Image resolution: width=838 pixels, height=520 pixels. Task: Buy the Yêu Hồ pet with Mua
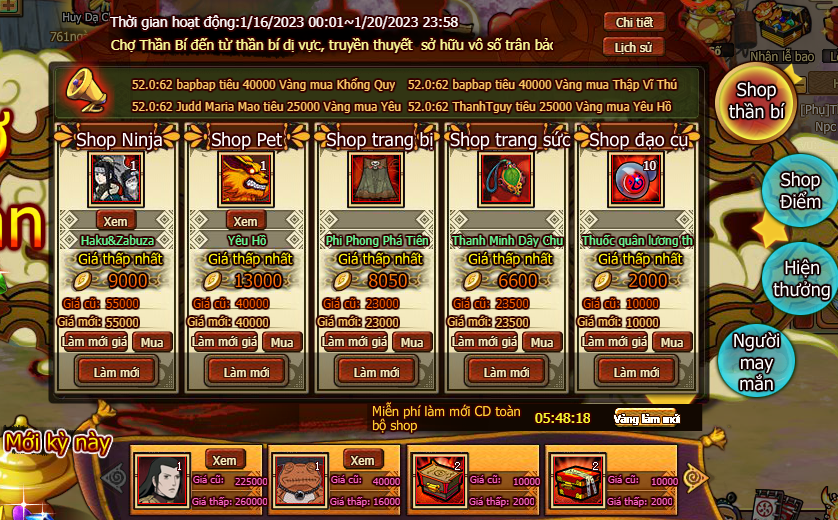tap(282, 342)
